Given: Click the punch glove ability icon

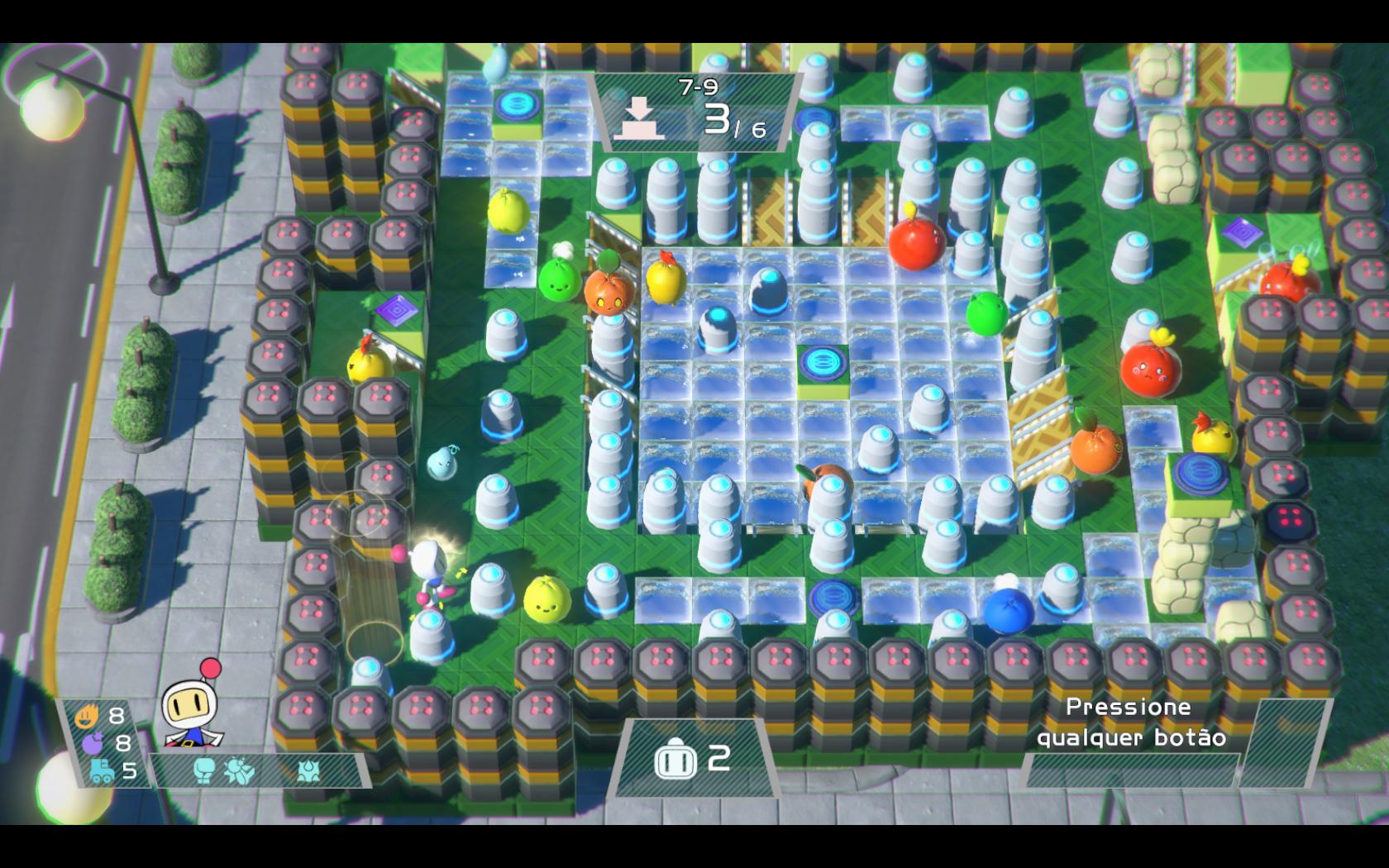Looking at the screenshot, I should tap(203, 769).
